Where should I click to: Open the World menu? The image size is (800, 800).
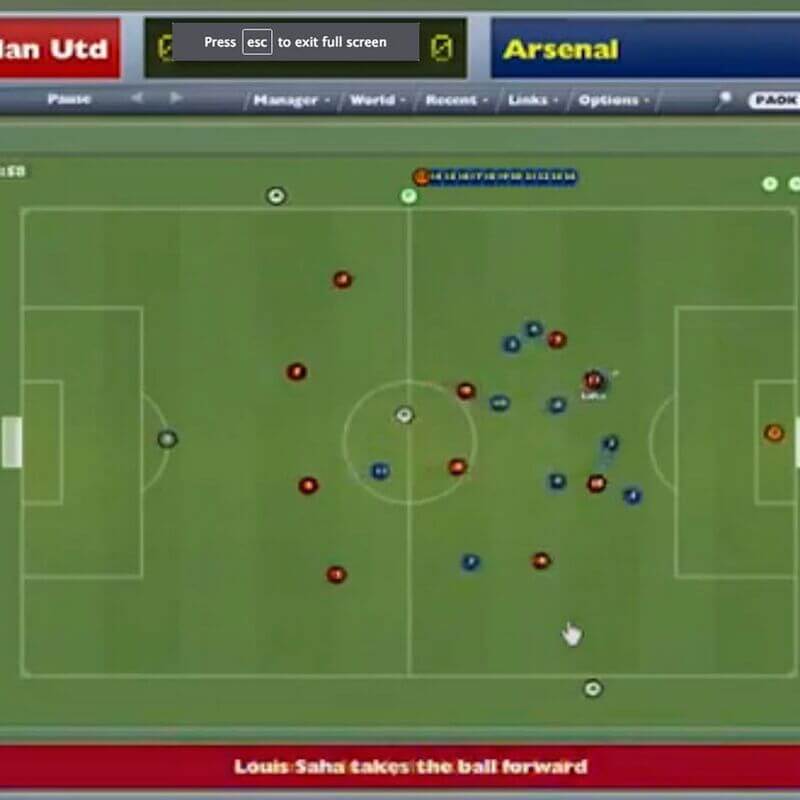(x=372, y=100)
